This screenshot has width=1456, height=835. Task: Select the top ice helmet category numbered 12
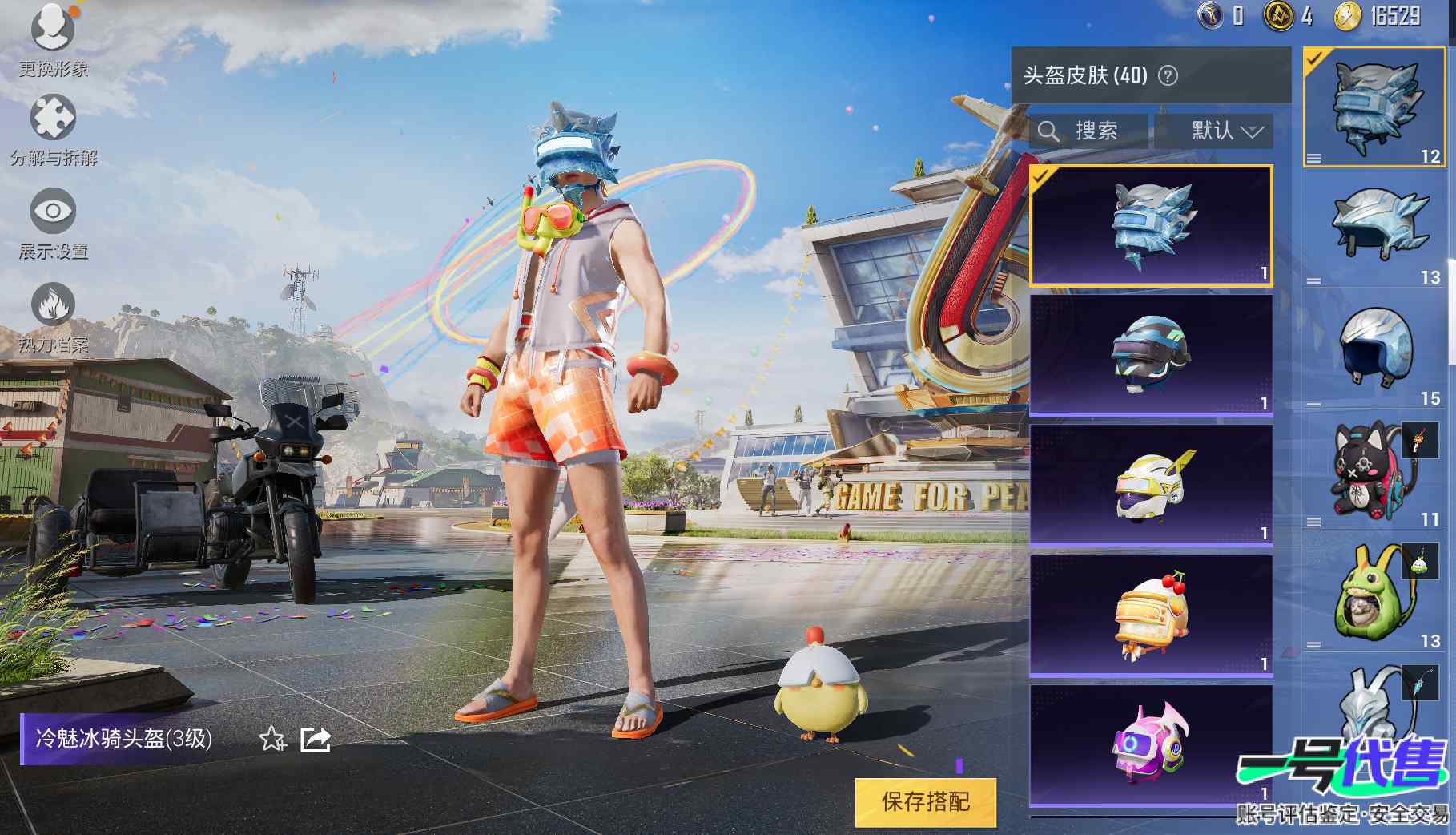click(1375, 107)
